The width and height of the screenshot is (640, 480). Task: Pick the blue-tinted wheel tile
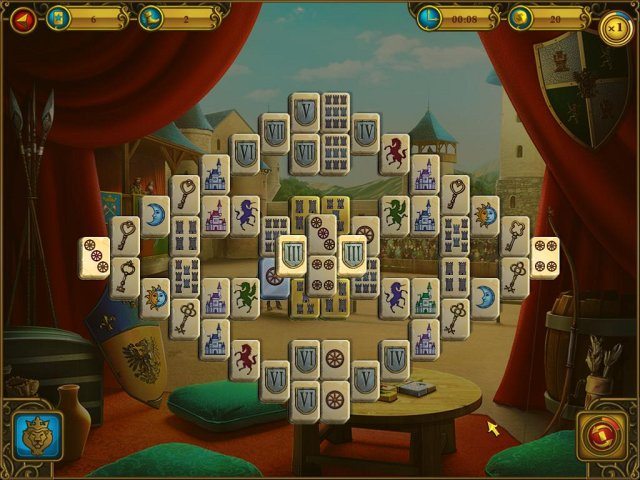pyautogui.click(x=273, y=276)
